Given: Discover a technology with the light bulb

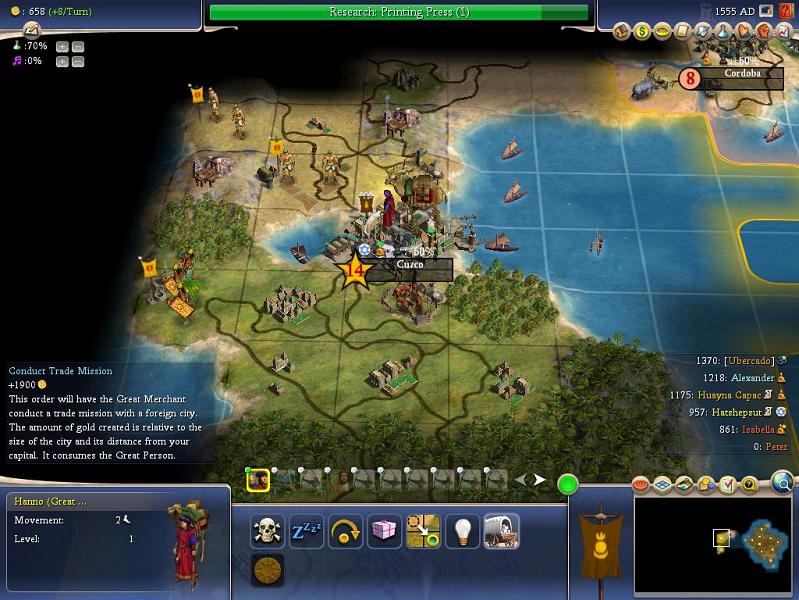Looking at the screenshot, I should click(x=461, y=531).
